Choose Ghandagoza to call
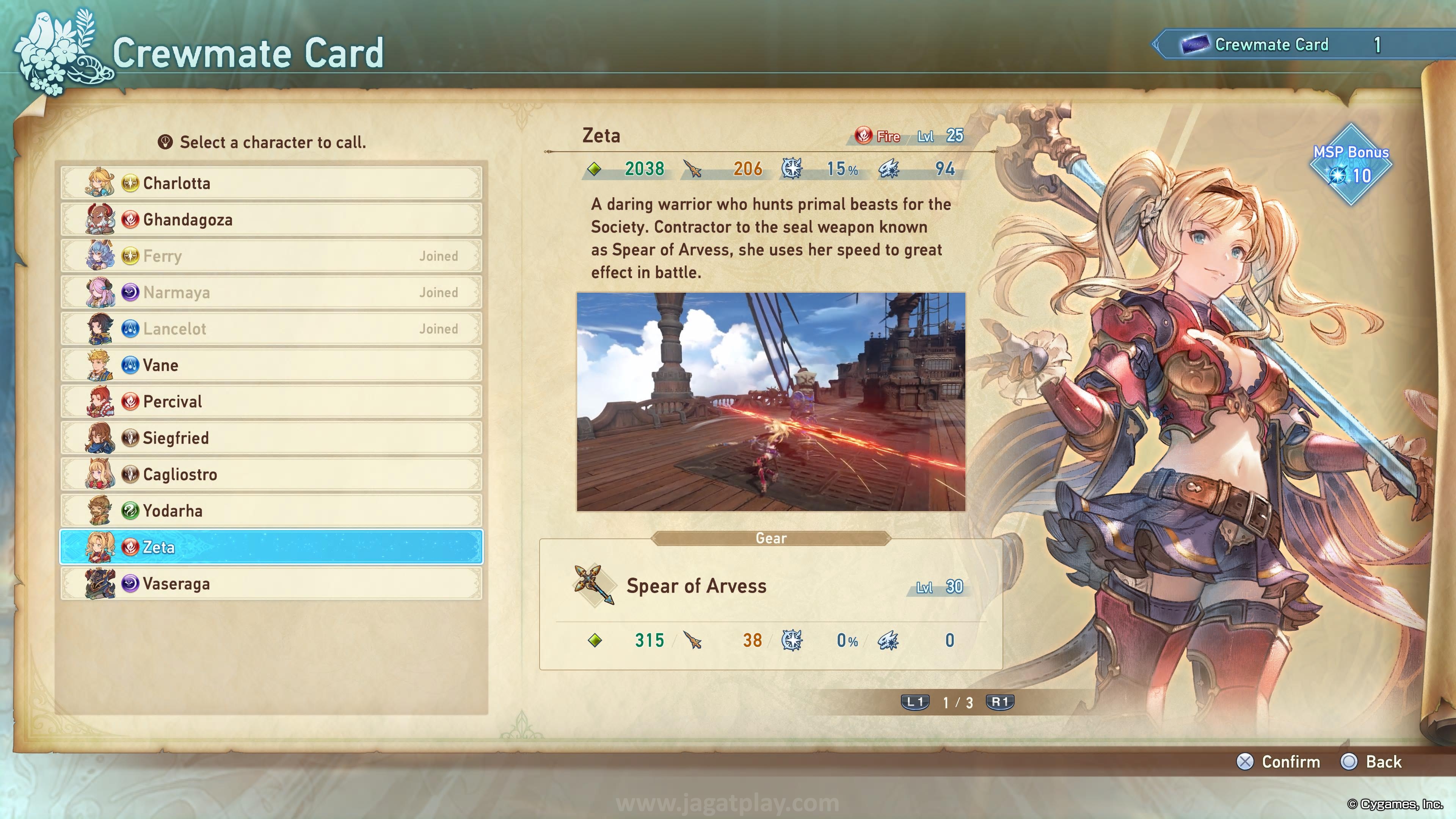The width and height of the screenshot is (1456, 819). (x=271, y=219)
